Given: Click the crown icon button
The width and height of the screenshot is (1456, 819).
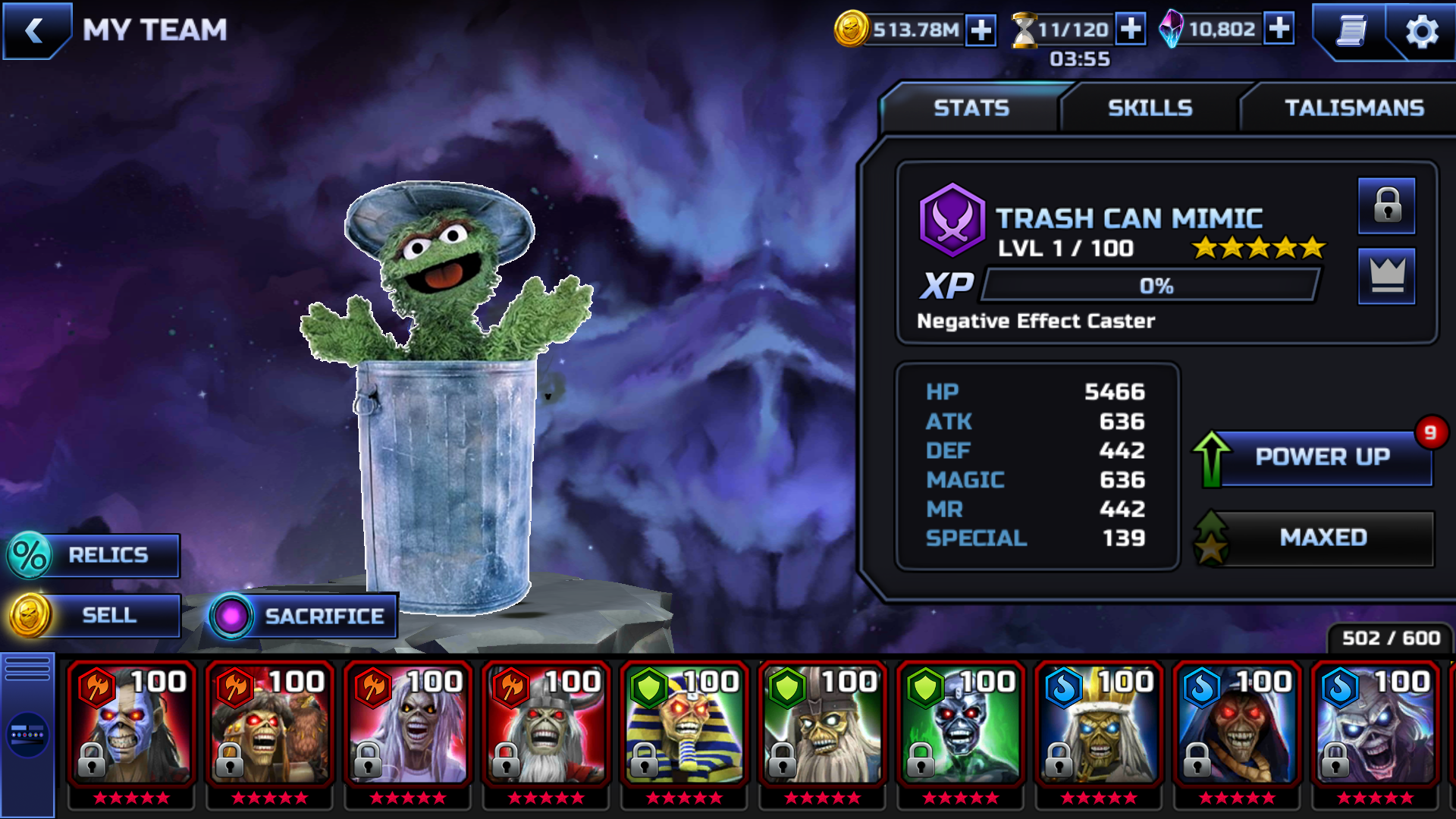Looking at the screenshot, I should coord(1386,276).
